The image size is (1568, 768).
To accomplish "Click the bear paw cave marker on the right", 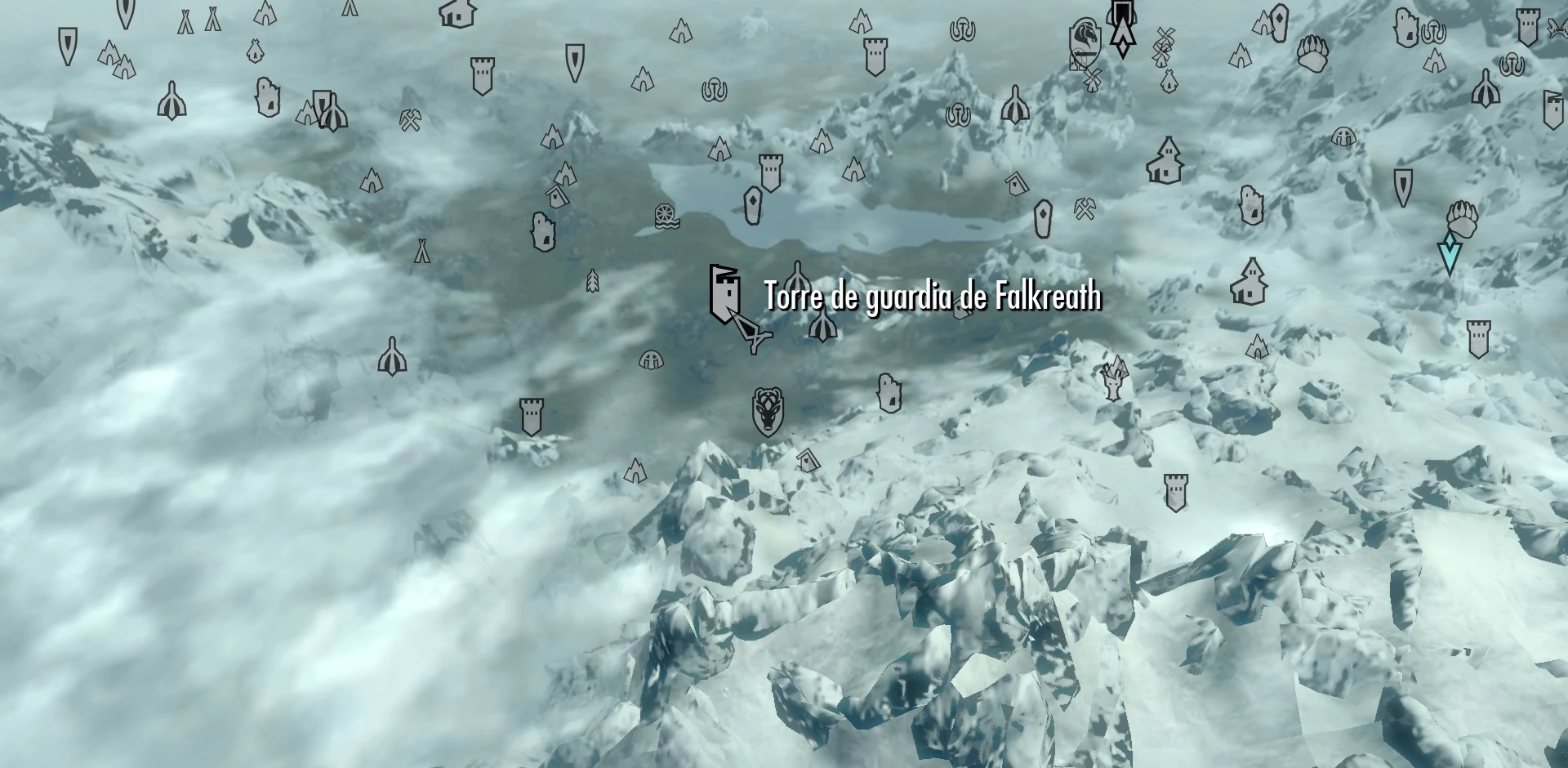I will click(1462, 219).
